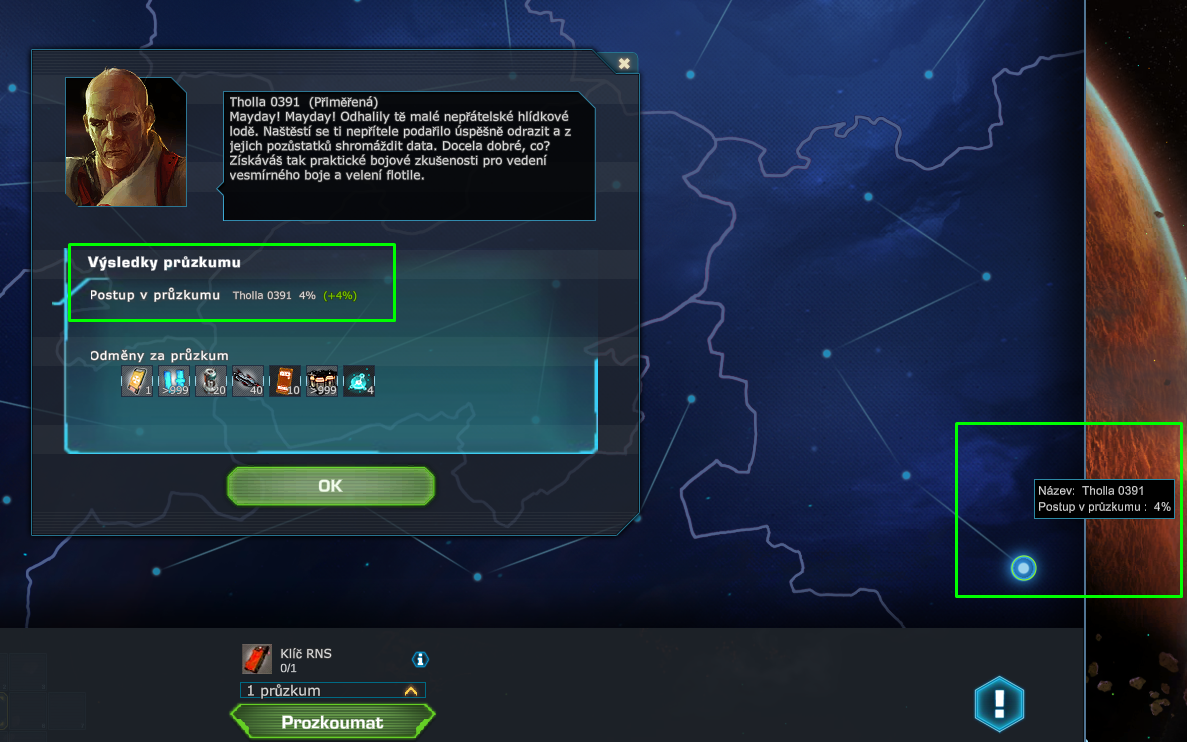The width and height of the screenshot is (1187, 742).
Task: Inspect the dark barrels reward slot
Action: click(x=322, y=381)
